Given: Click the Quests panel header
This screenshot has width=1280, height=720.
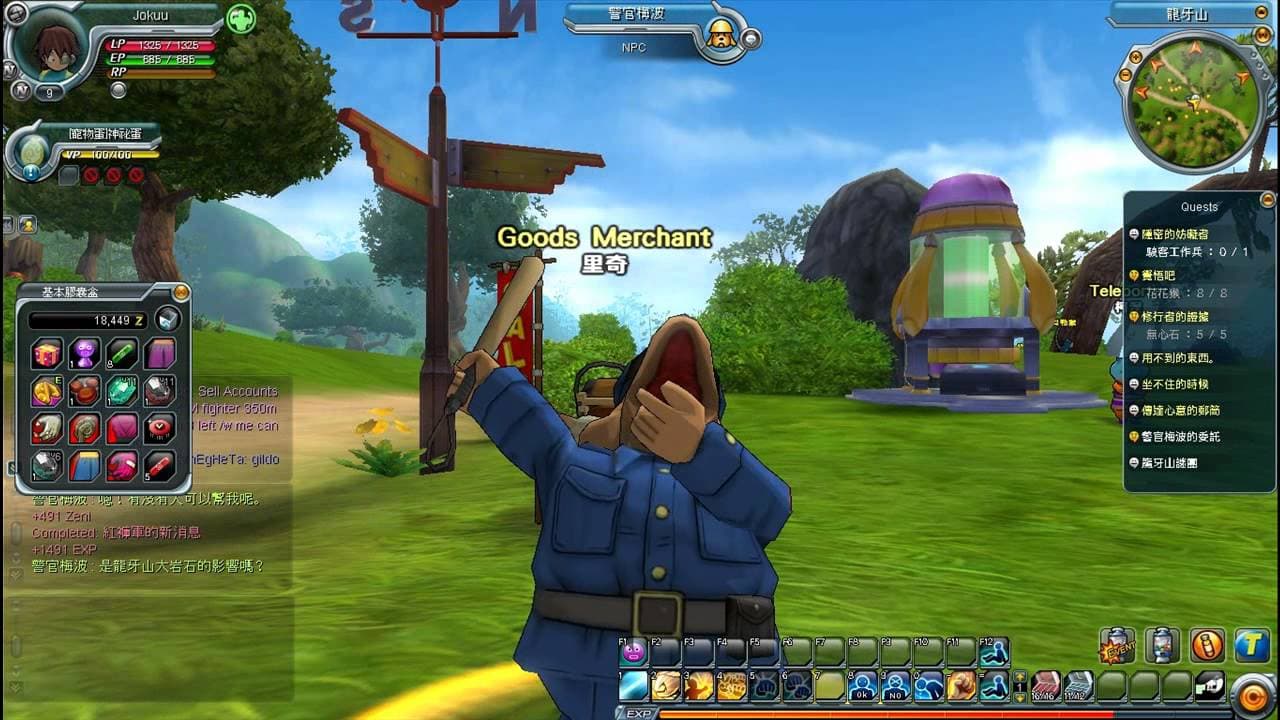Looking at the screenshot, I should (1199, 207).
